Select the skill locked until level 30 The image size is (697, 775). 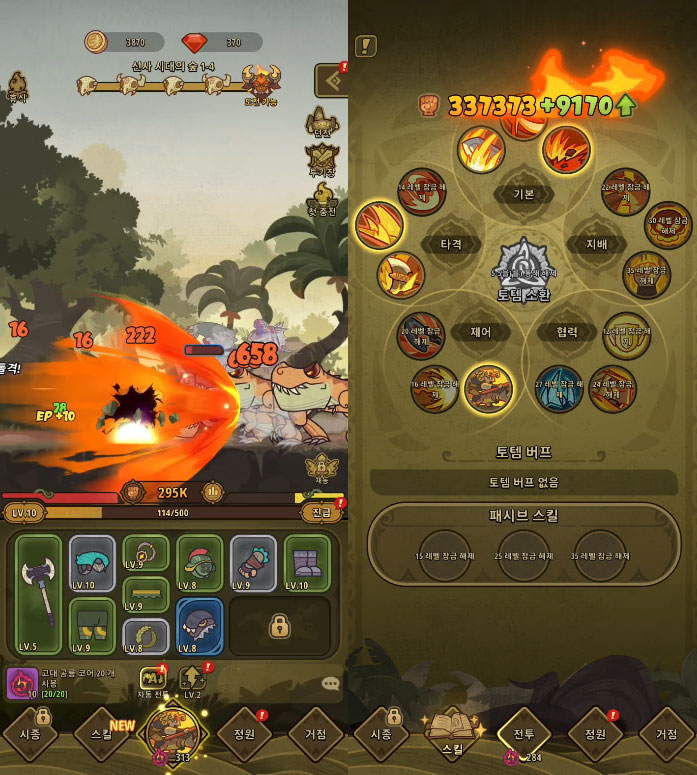click(x=667, y=226)
